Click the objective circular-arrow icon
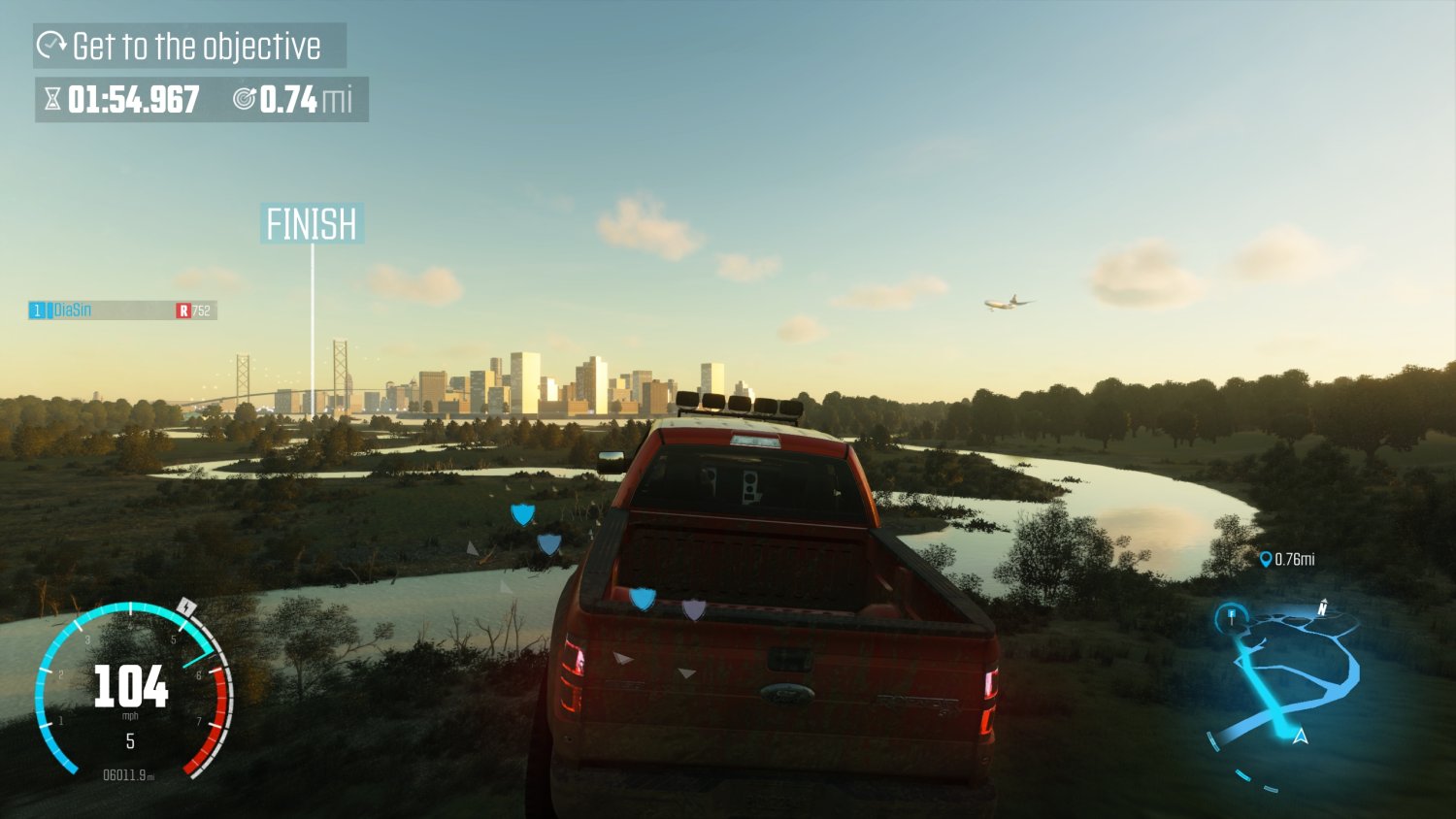The image size is (1456, 819). tap(52, 44)
